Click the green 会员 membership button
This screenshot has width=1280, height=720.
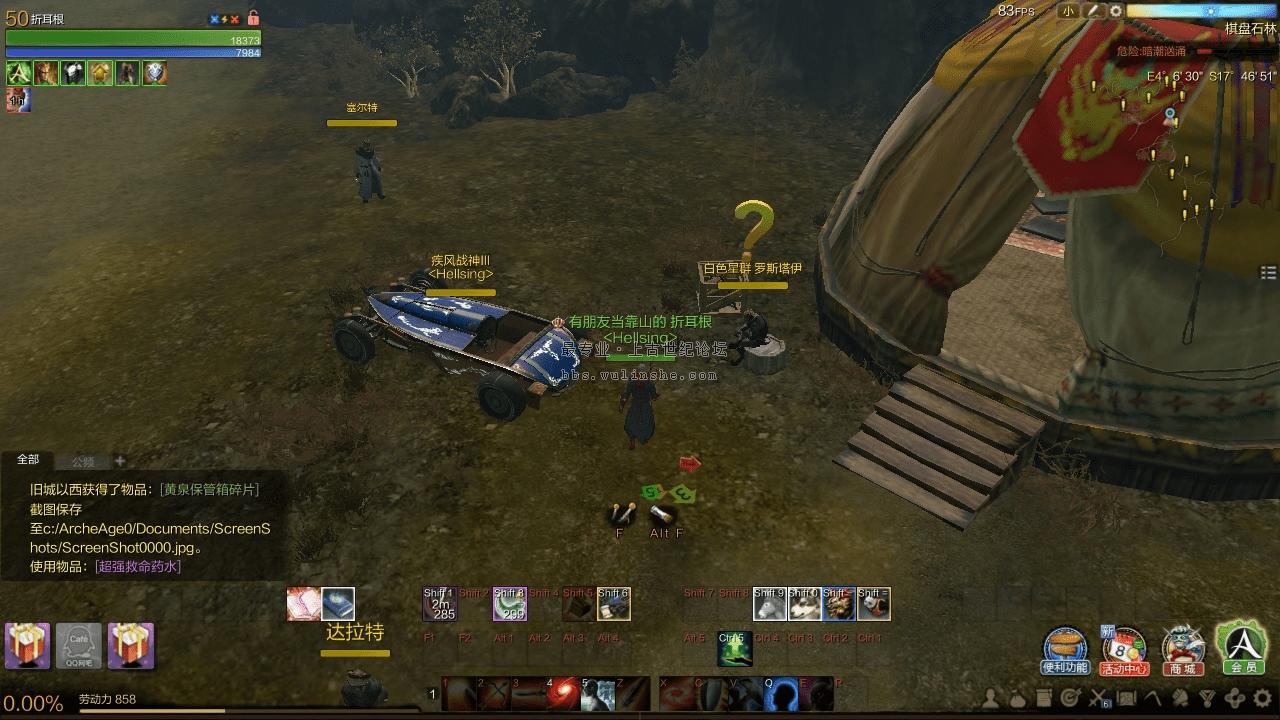pos(1241,647)
